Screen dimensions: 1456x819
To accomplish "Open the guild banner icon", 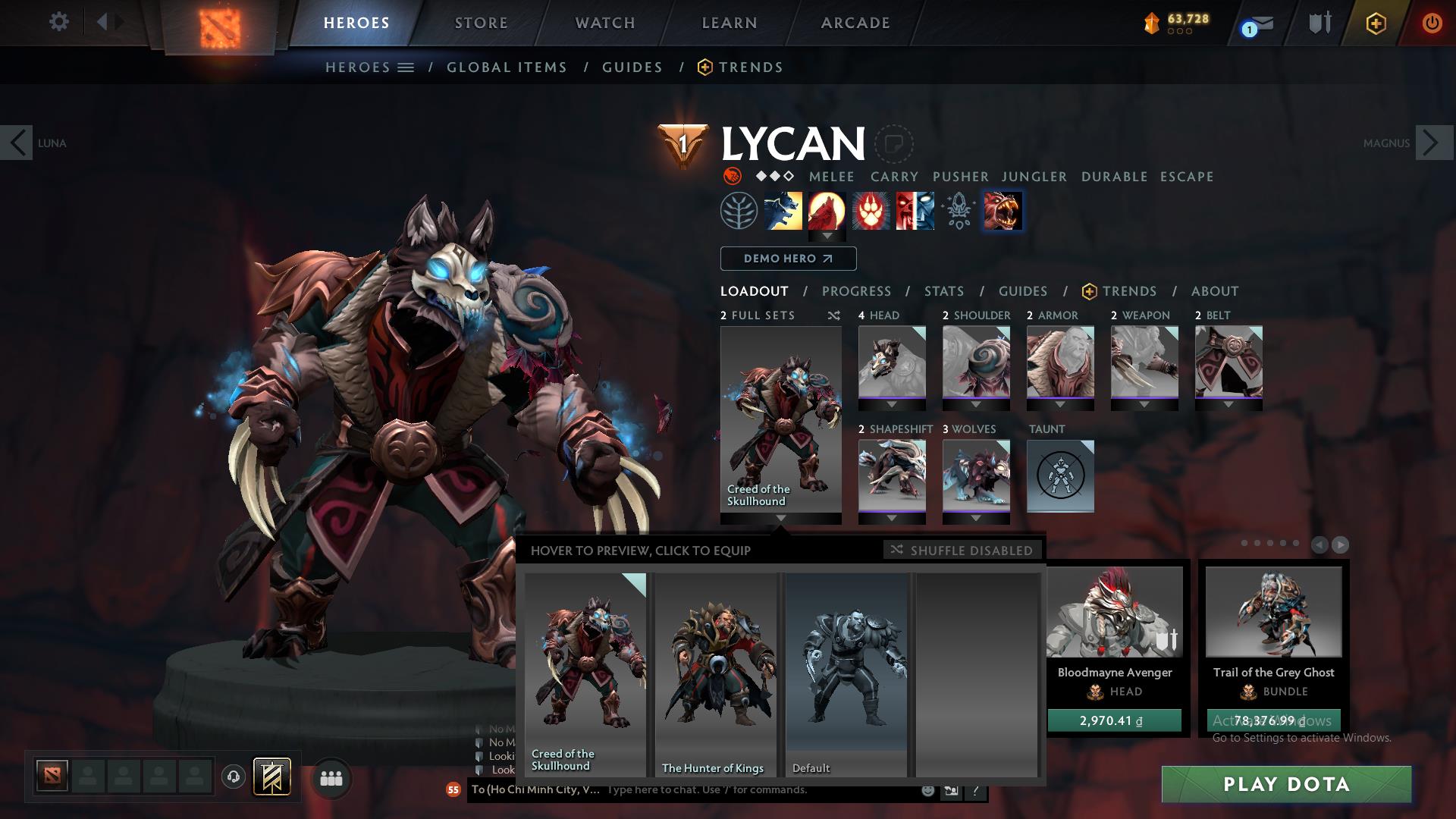I will click(x=272, y=776).
